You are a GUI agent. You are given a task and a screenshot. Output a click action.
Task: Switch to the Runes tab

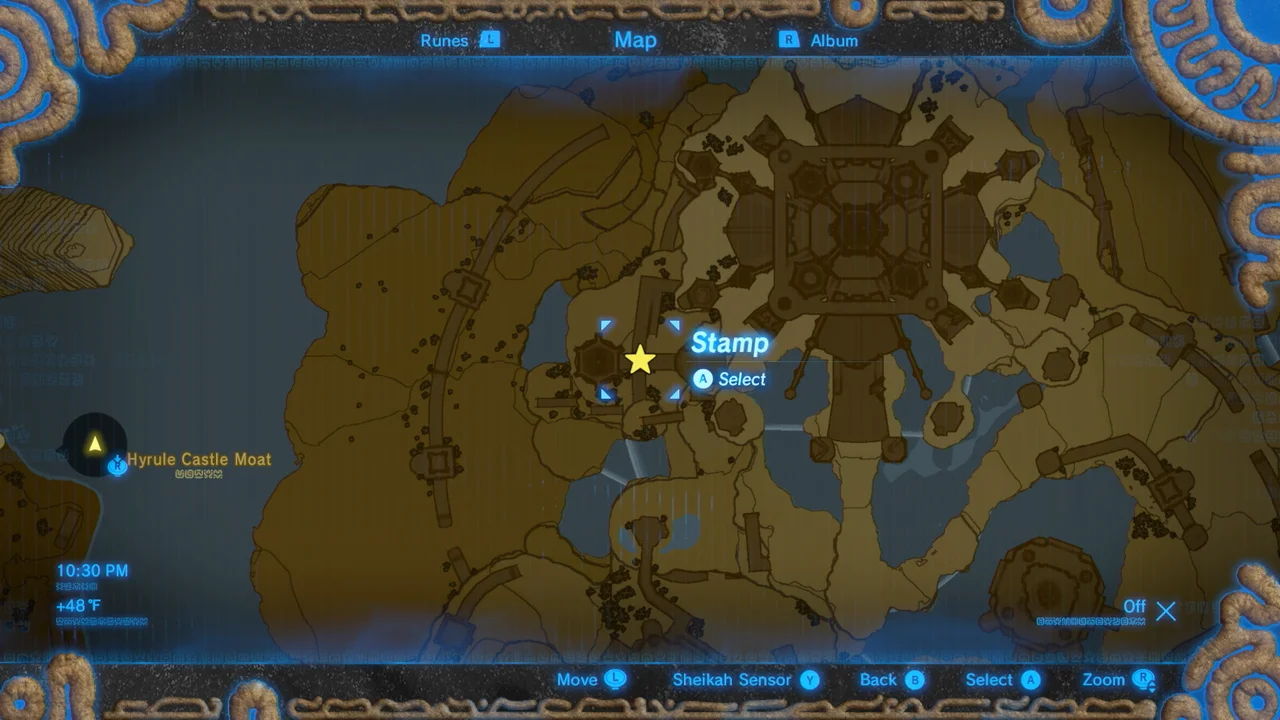[x=443, y=40]
